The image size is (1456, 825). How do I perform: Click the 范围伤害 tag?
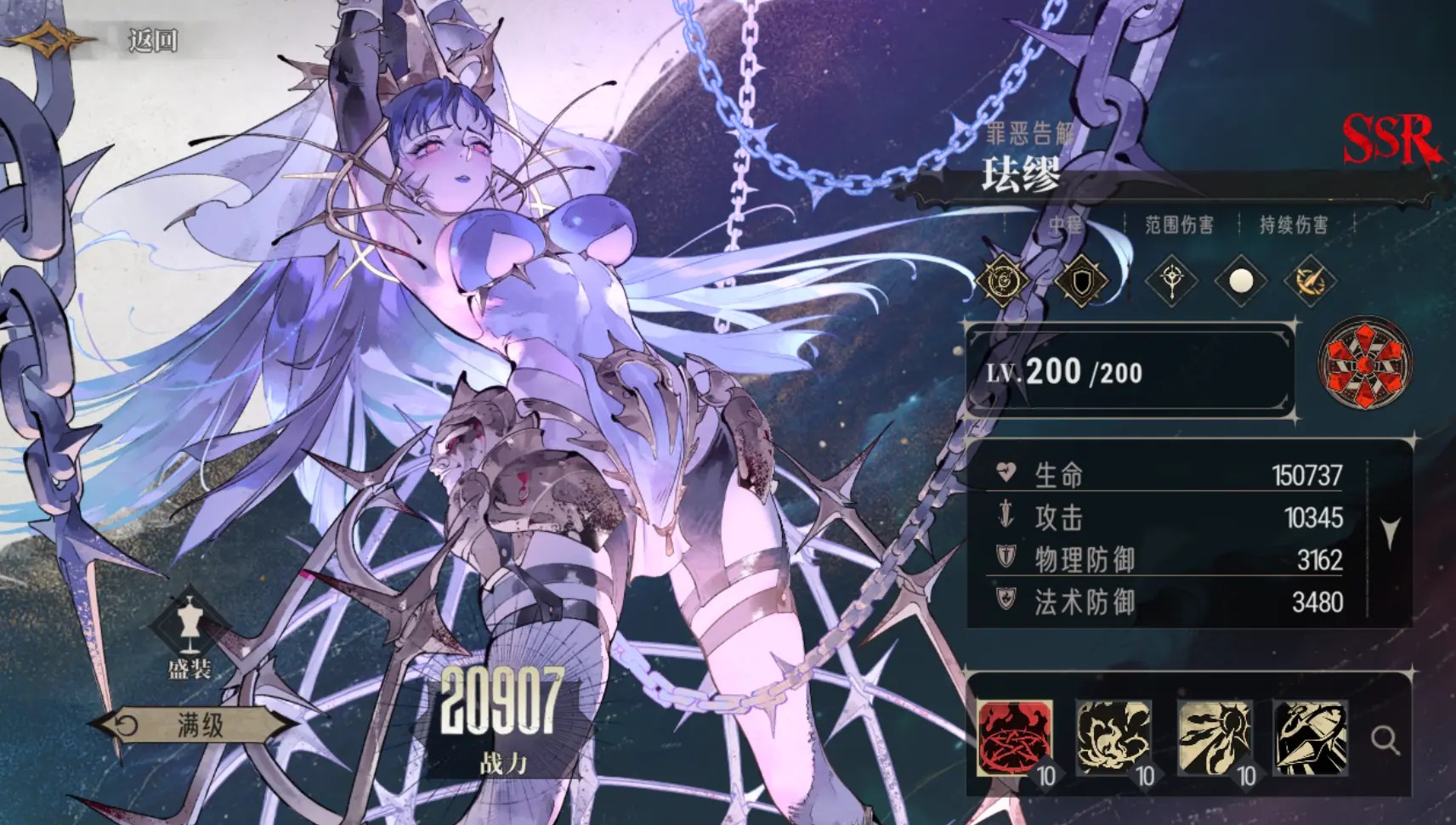point(1179,224)
